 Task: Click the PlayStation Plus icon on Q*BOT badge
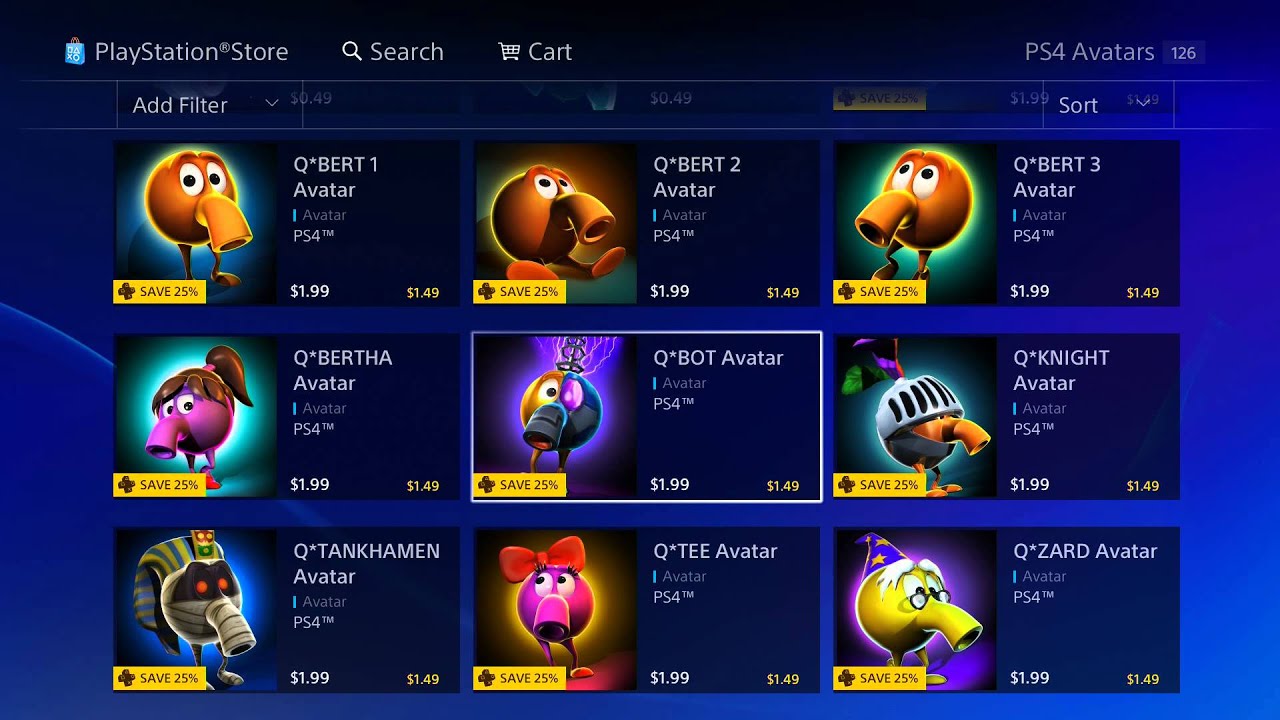tap(486, 484)
